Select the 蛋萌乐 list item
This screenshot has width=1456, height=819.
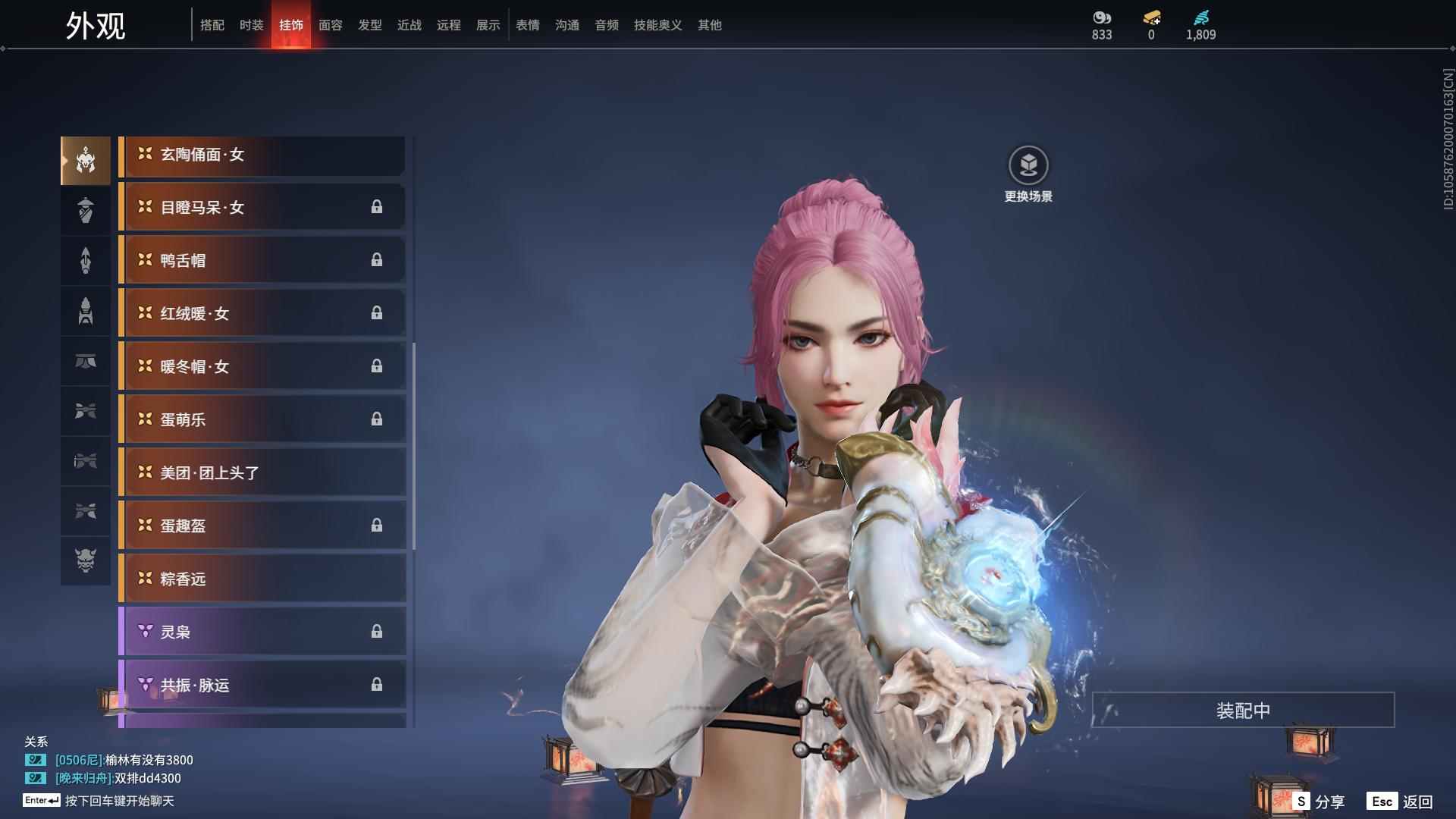coord(262,420)
